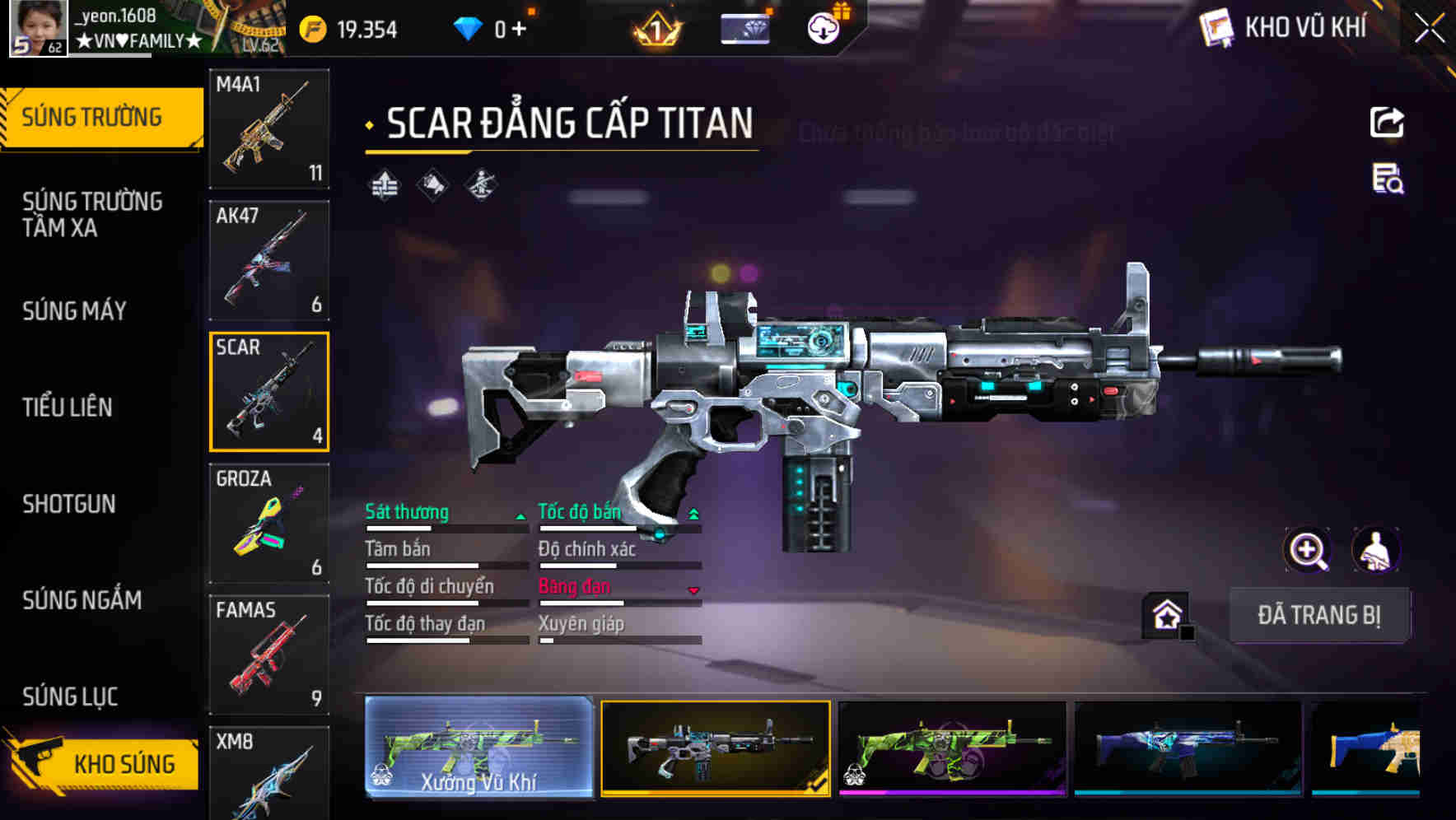Zoom in with the magnifier icon
Screen dimensions: 1456x820
click(x=1307, y=550)
